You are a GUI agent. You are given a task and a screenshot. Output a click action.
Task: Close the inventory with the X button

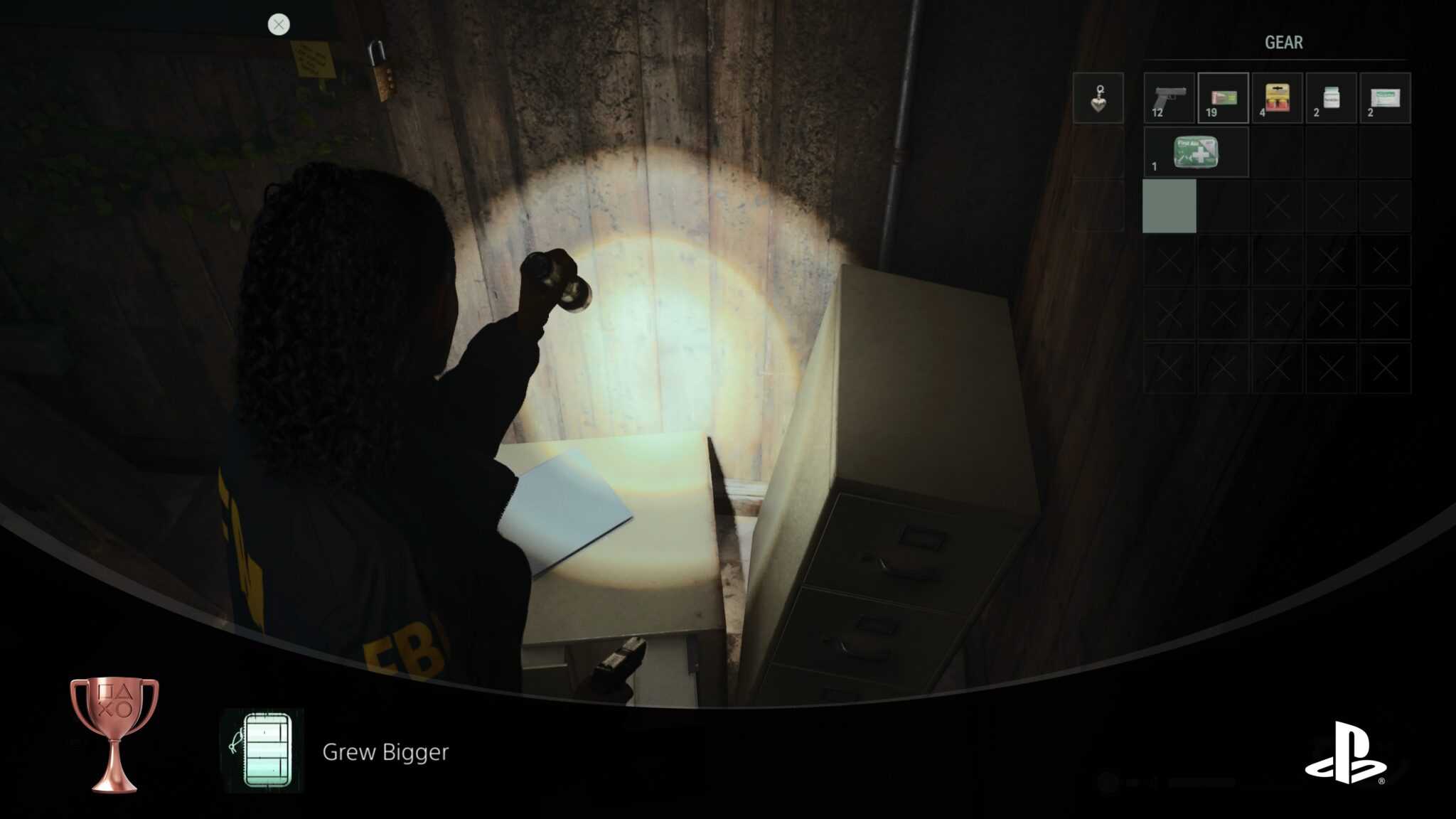[x=278, y=25]
